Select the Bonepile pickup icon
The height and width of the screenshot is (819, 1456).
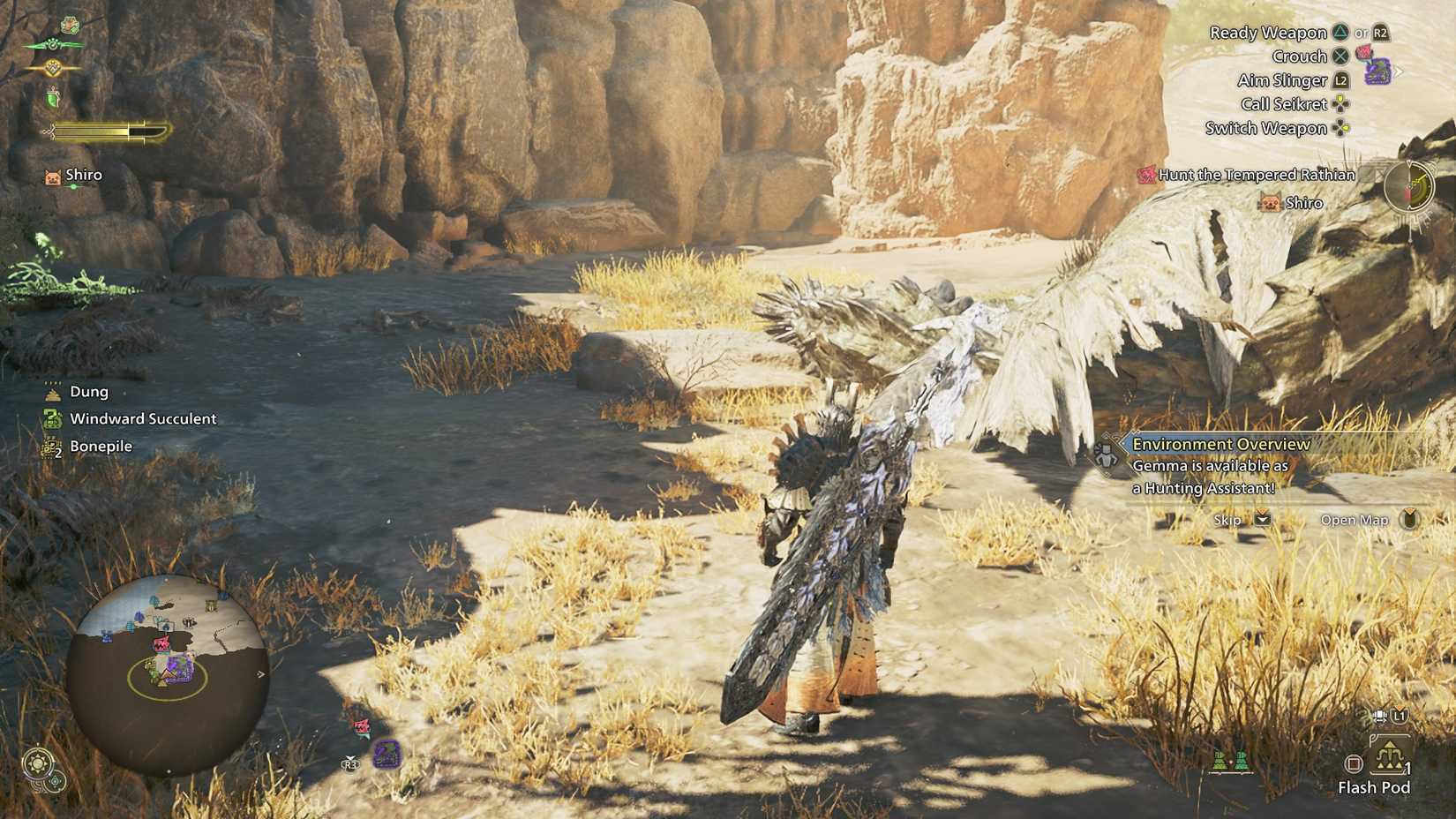coord(50,446)
